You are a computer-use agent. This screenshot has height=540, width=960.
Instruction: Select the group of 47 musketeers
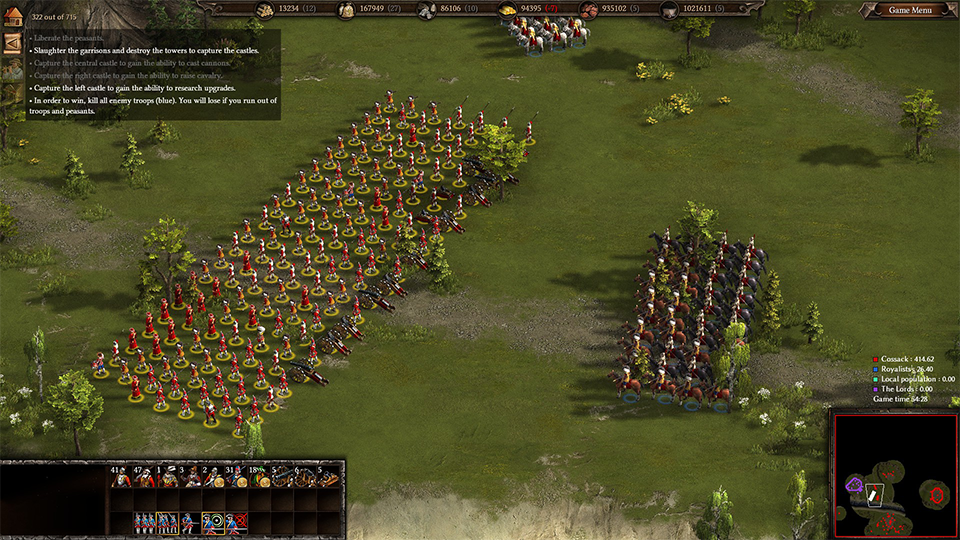point(145,479)
